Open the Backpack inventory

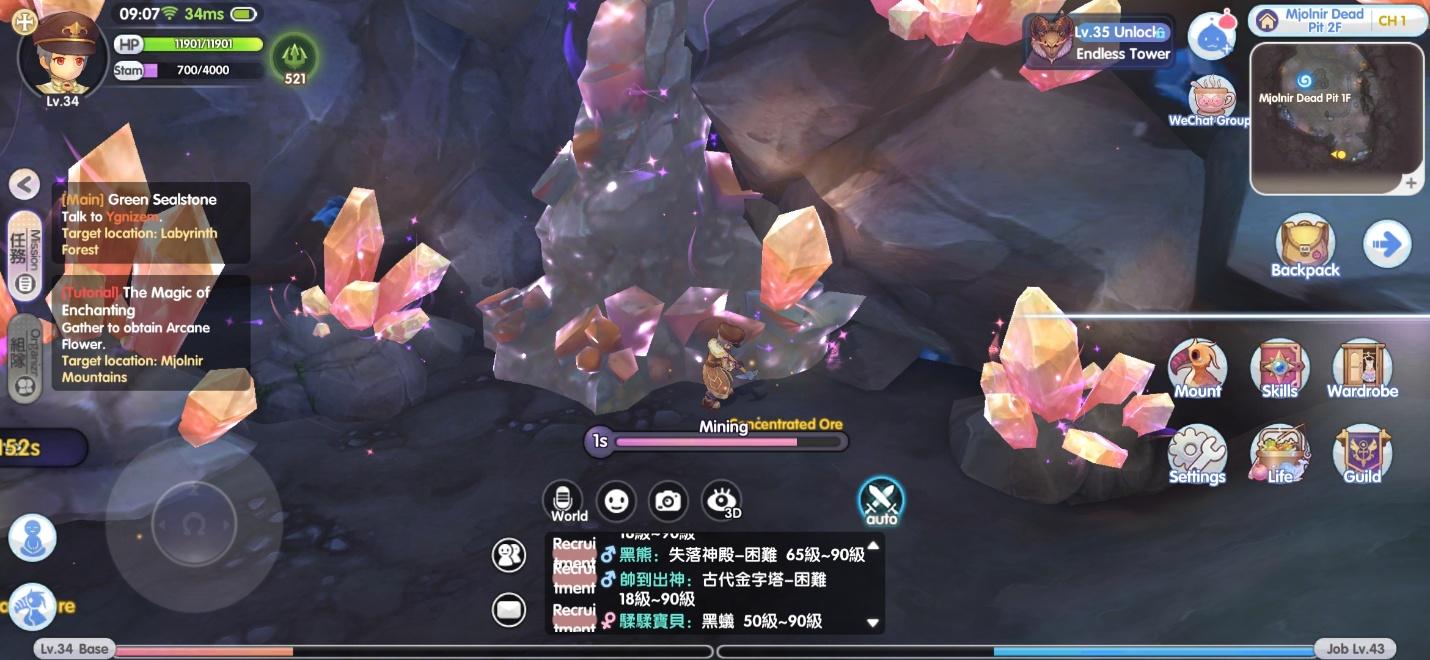(x=1305, y=246)
